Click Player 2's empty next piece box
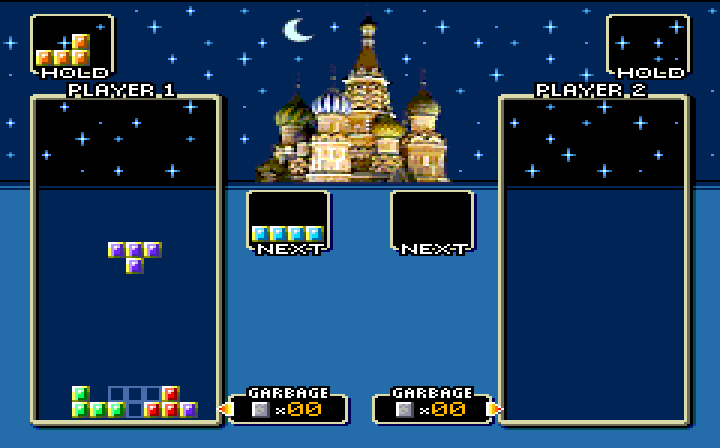 [x=432, y=219]
